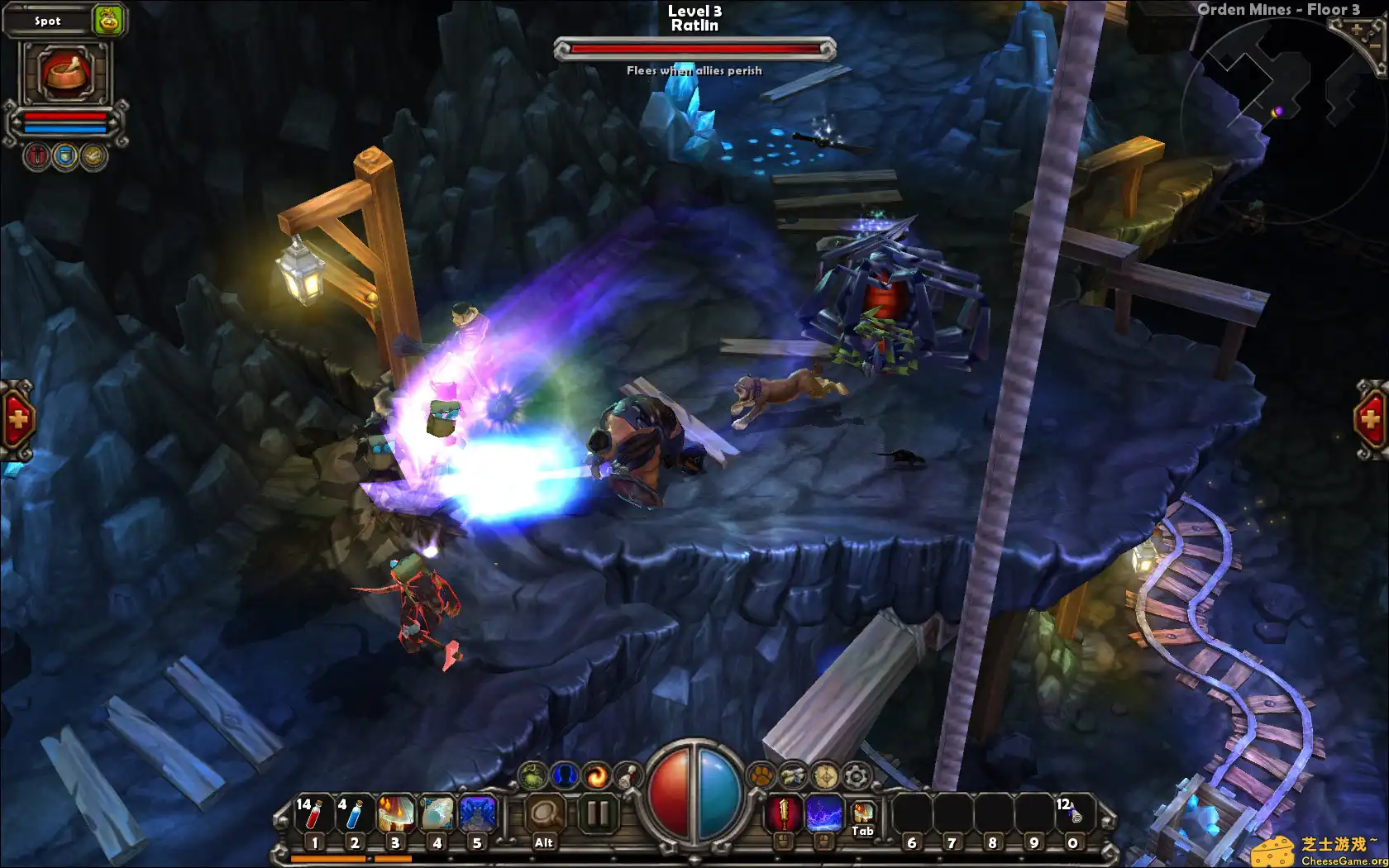Enable Spot's defensive stance via the shield medal
Image resolution: width=1389 pixels, height=868 pixels.
(64, 155)
